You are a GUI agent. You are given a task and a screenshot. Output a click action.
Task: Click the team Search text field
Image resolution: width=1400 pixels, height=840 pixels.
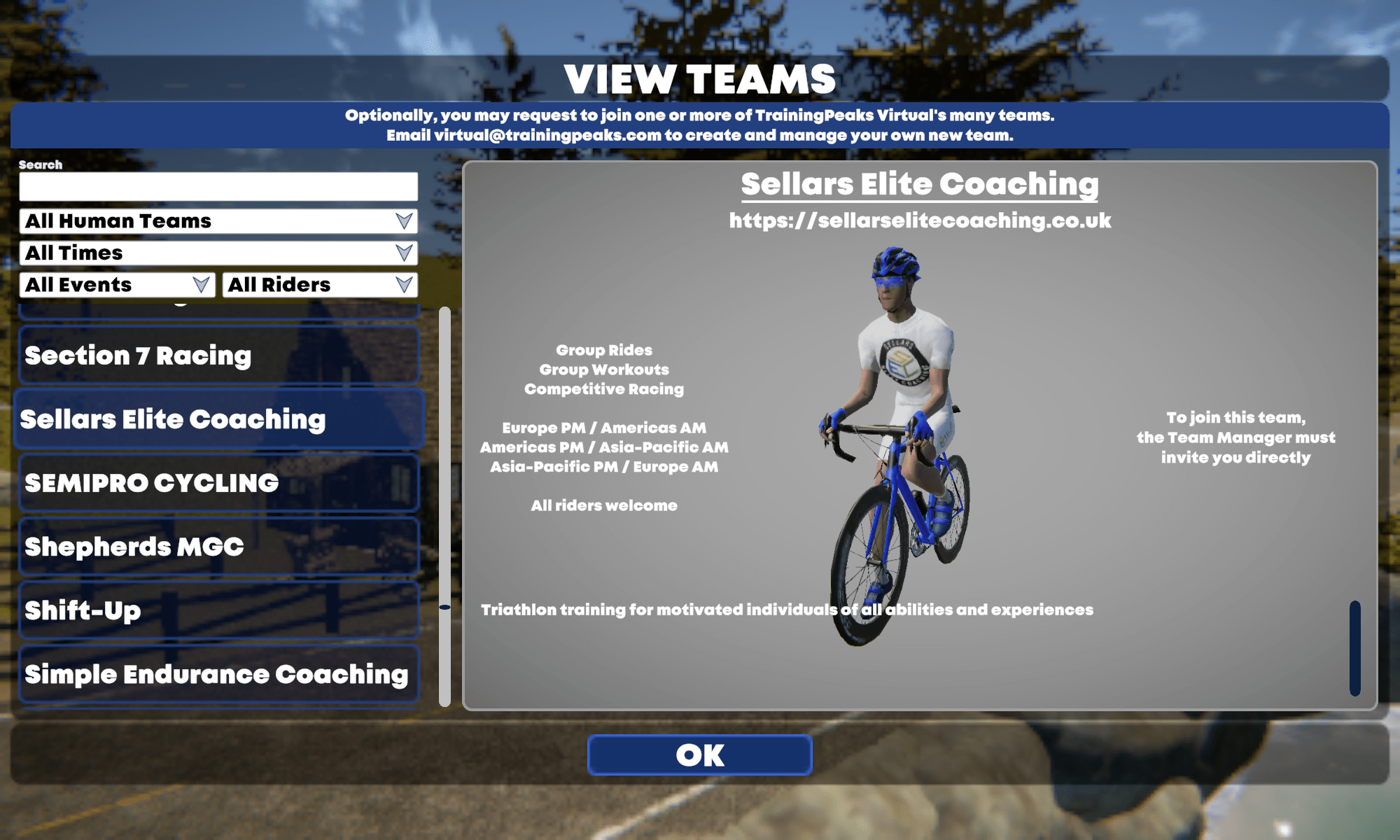(218, 187)
